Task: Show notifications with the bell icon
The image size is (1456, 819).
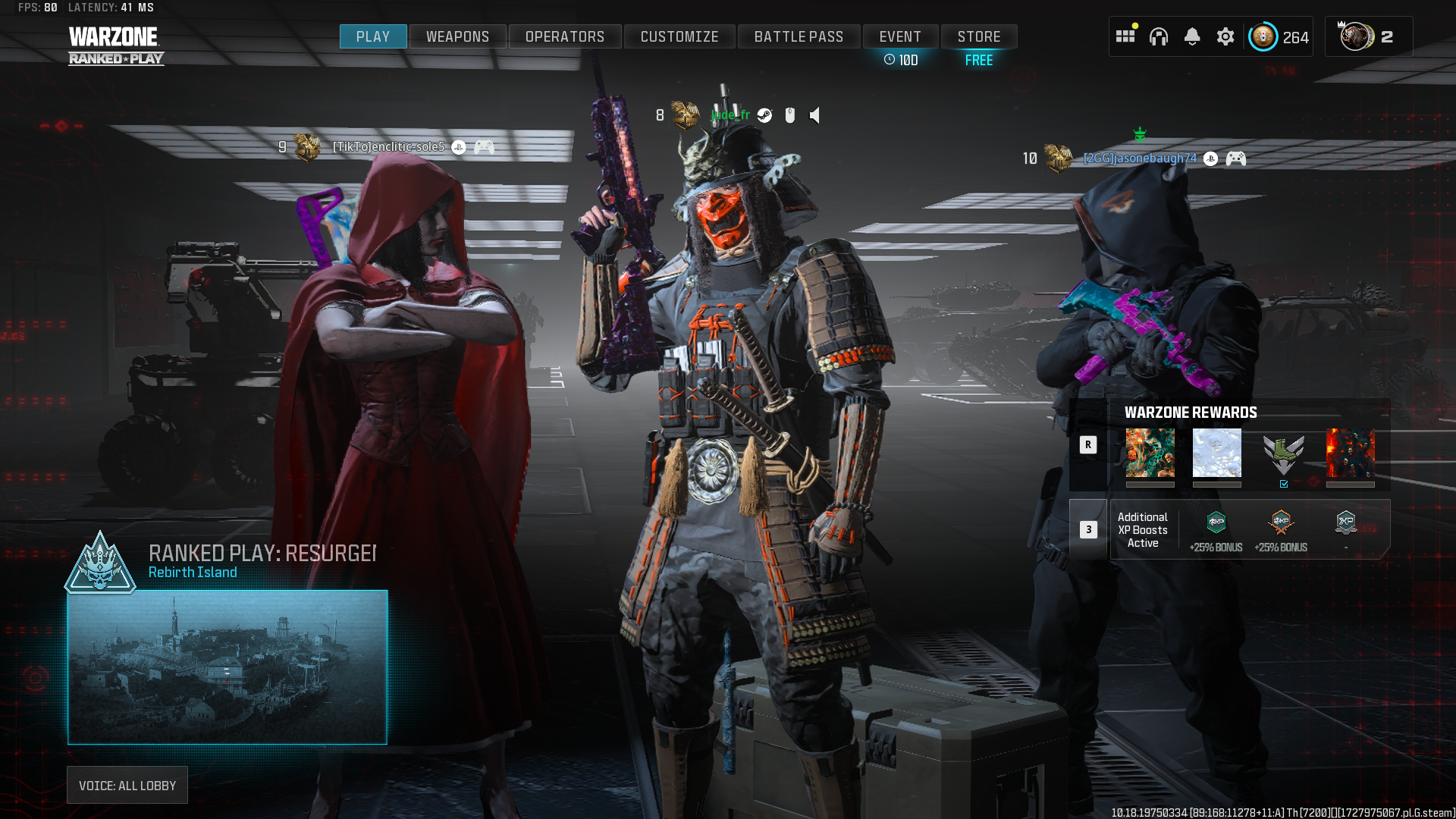Action: click(1192, 36)
